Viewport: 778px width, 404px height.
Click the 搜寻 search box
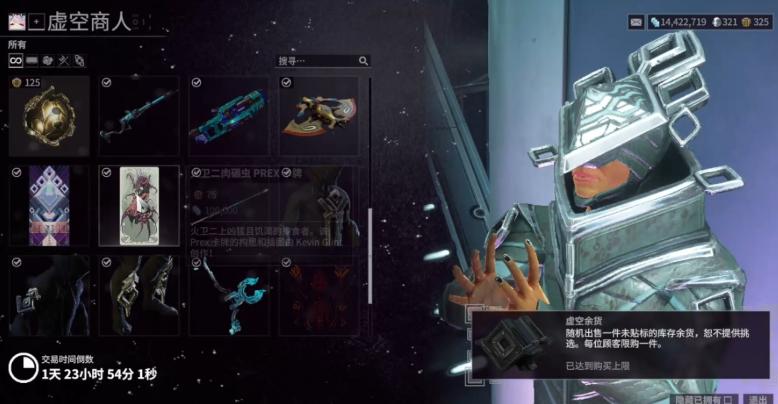(322, 61)
